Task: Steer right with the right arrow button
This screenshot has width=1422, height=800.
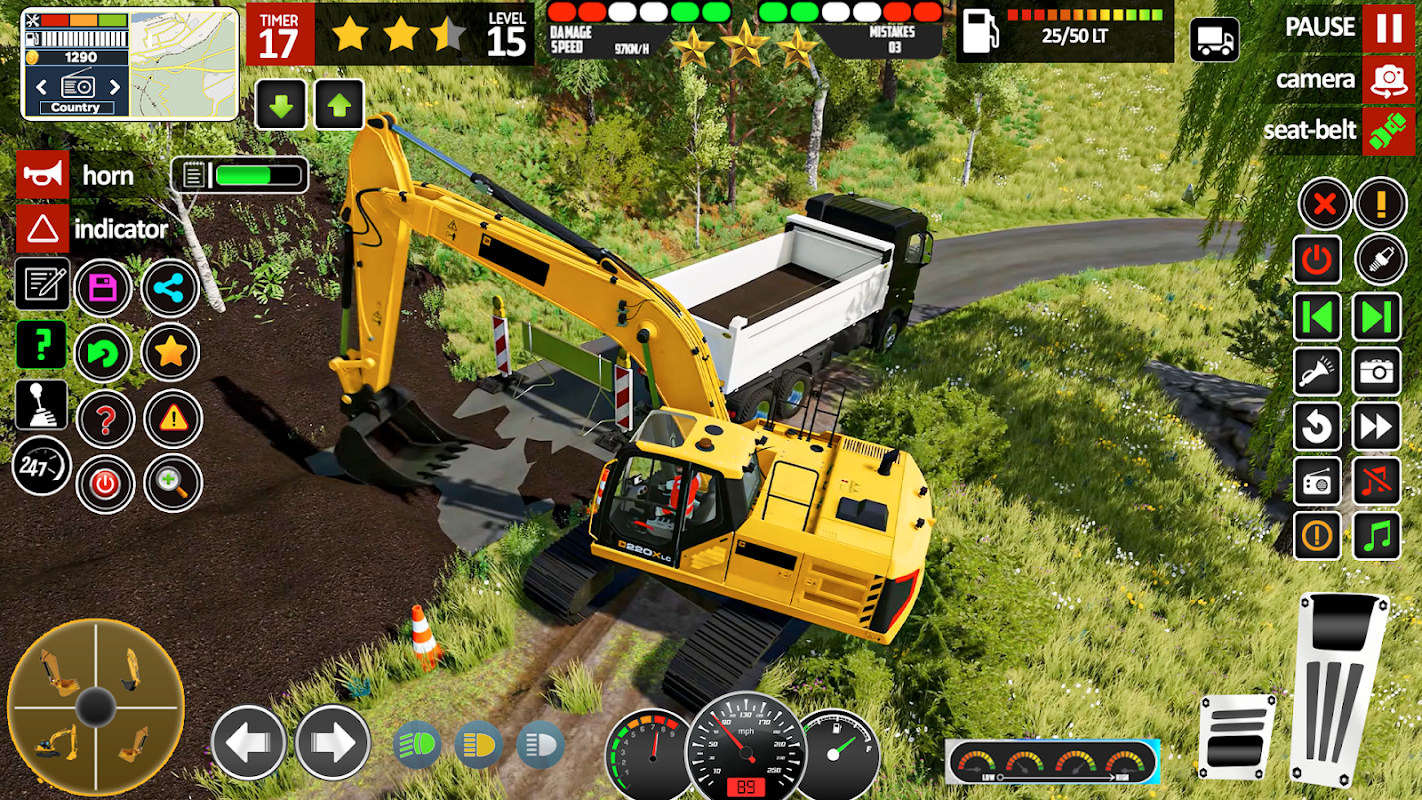Action: (x=332, y=742)
